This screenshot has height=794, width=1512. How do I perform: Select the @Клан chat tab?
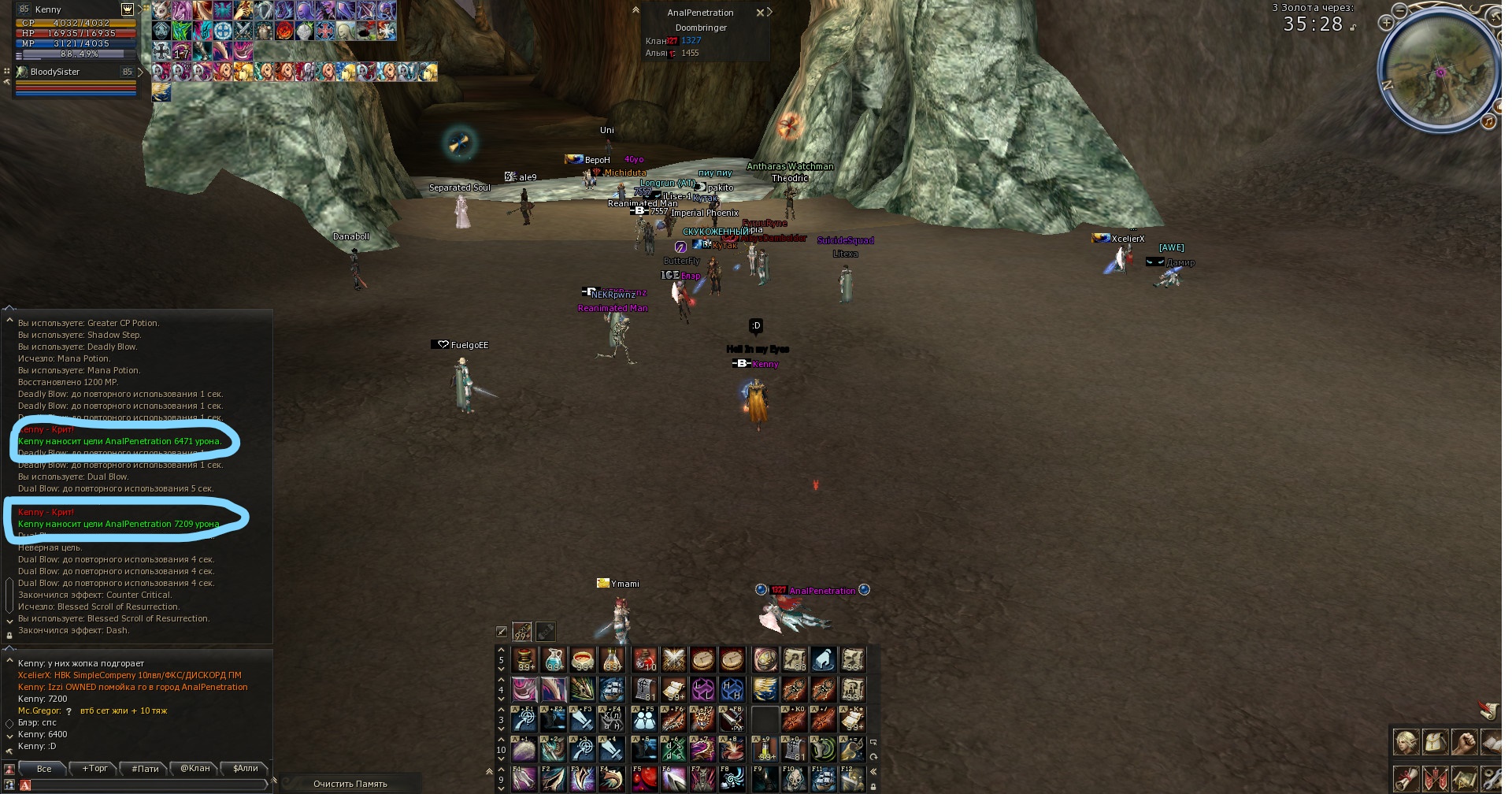195,769
